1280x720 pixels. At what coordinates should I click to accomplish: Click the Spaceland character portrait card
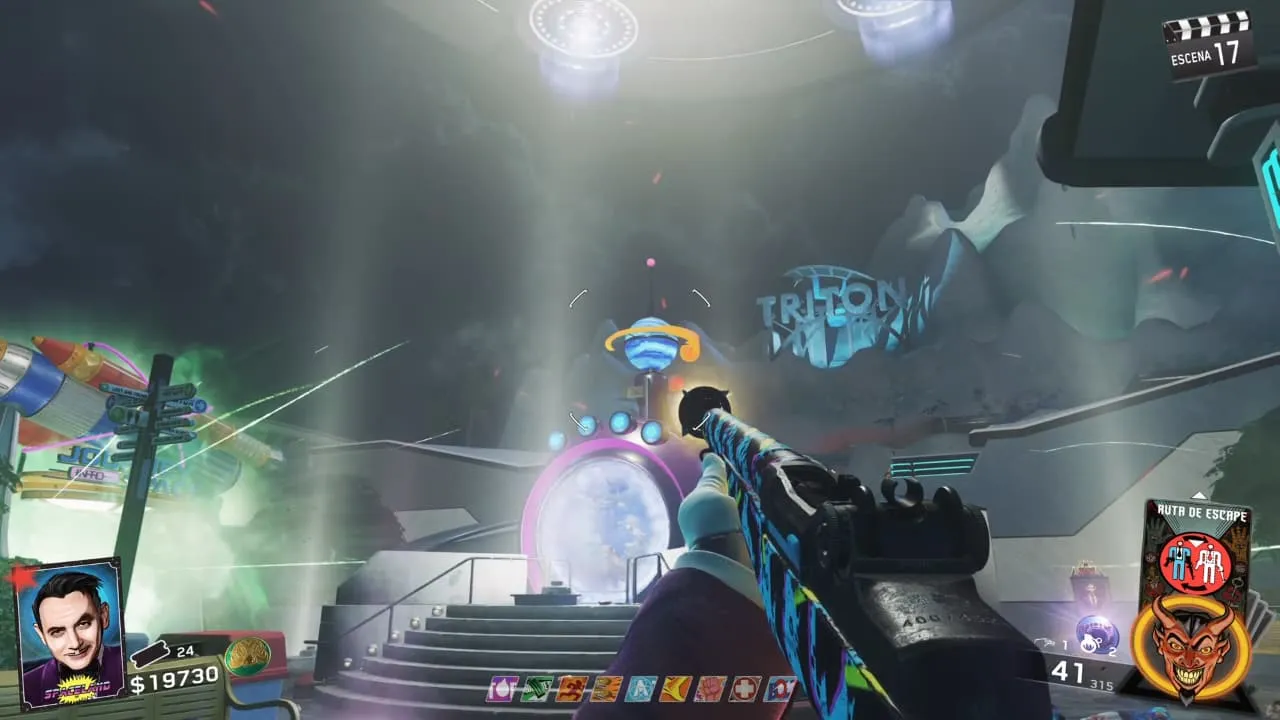70,630
